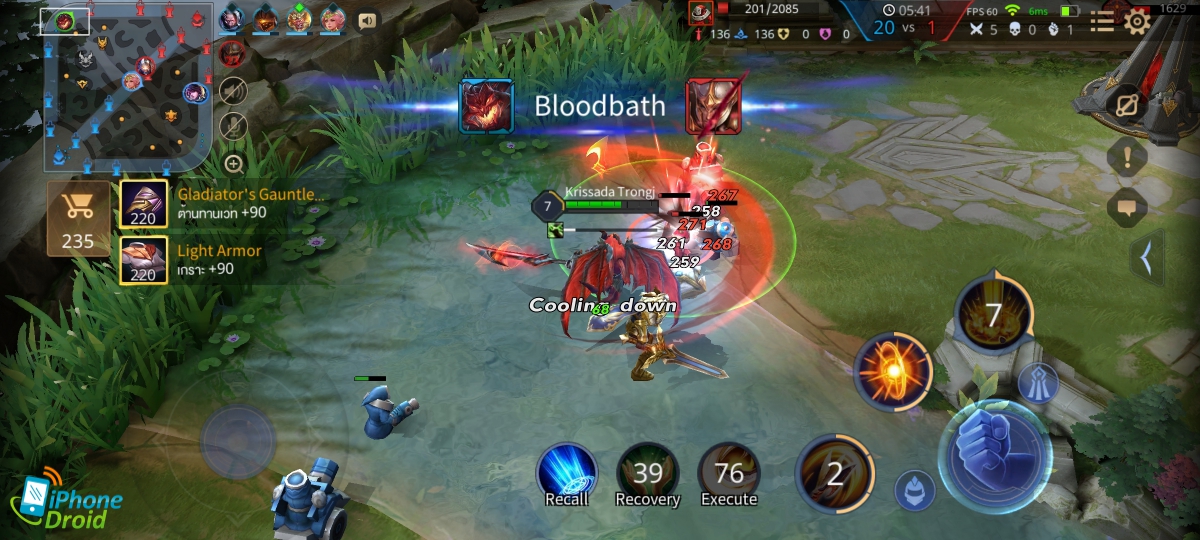
Task: Cast the Execute talent
Action: 729,473
